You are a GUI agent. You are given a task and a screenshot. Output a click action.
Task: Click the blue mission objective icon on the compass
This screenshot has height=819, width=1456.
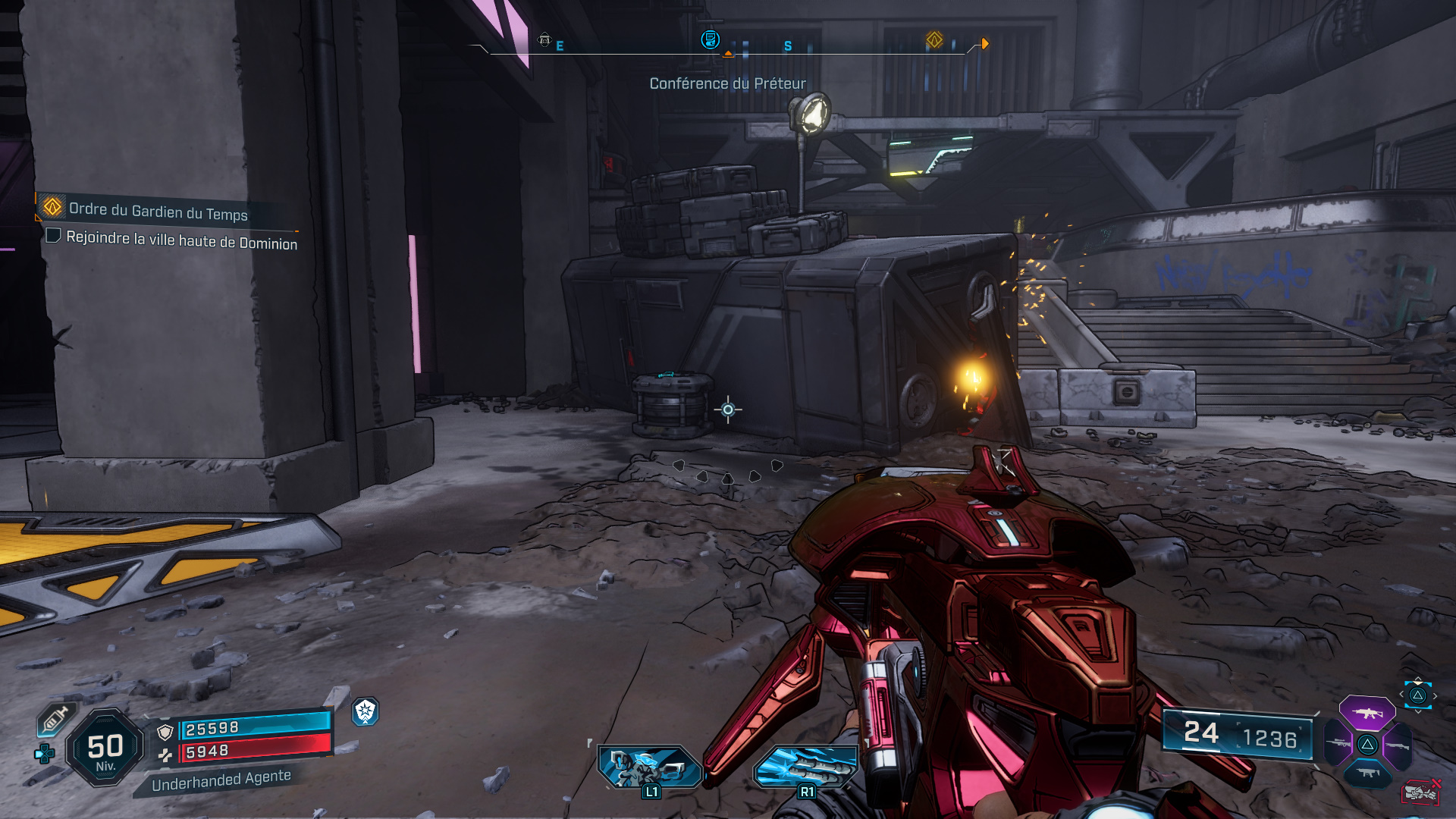pyautogui.click(x=709, y=40)
